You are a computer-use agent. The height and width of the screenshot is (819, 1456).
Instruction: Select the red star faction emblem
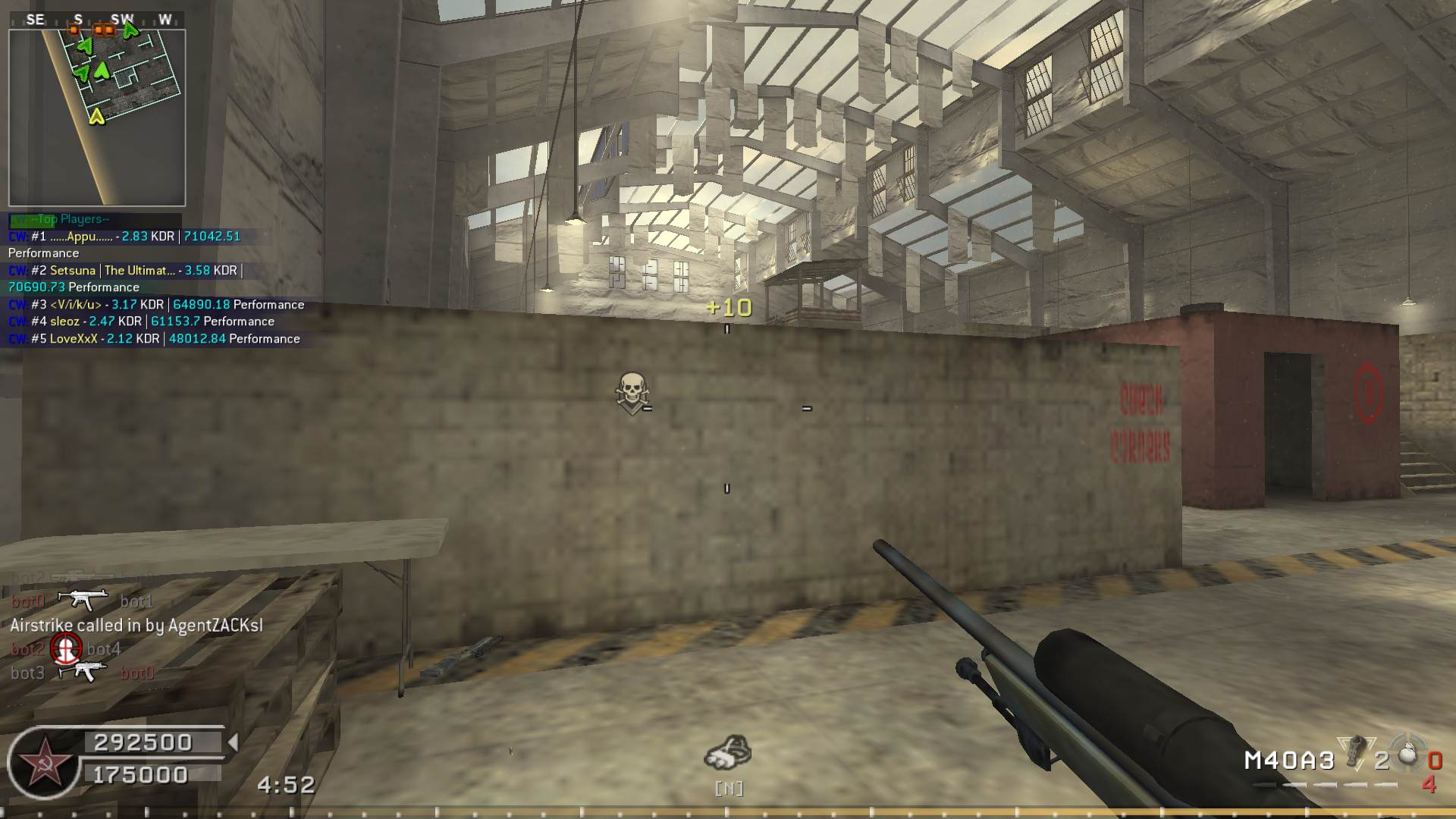pyautogui.click(x=43, y=762)
